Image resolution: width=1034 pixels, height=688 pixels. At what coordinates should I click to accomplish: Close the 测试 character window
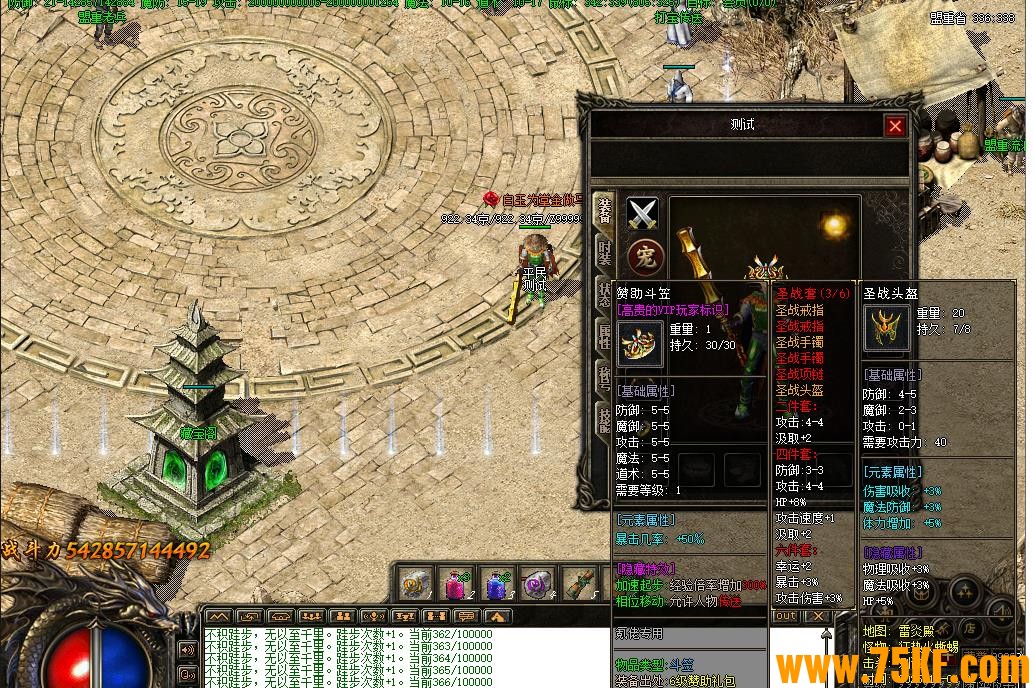[x=895, y=126]
